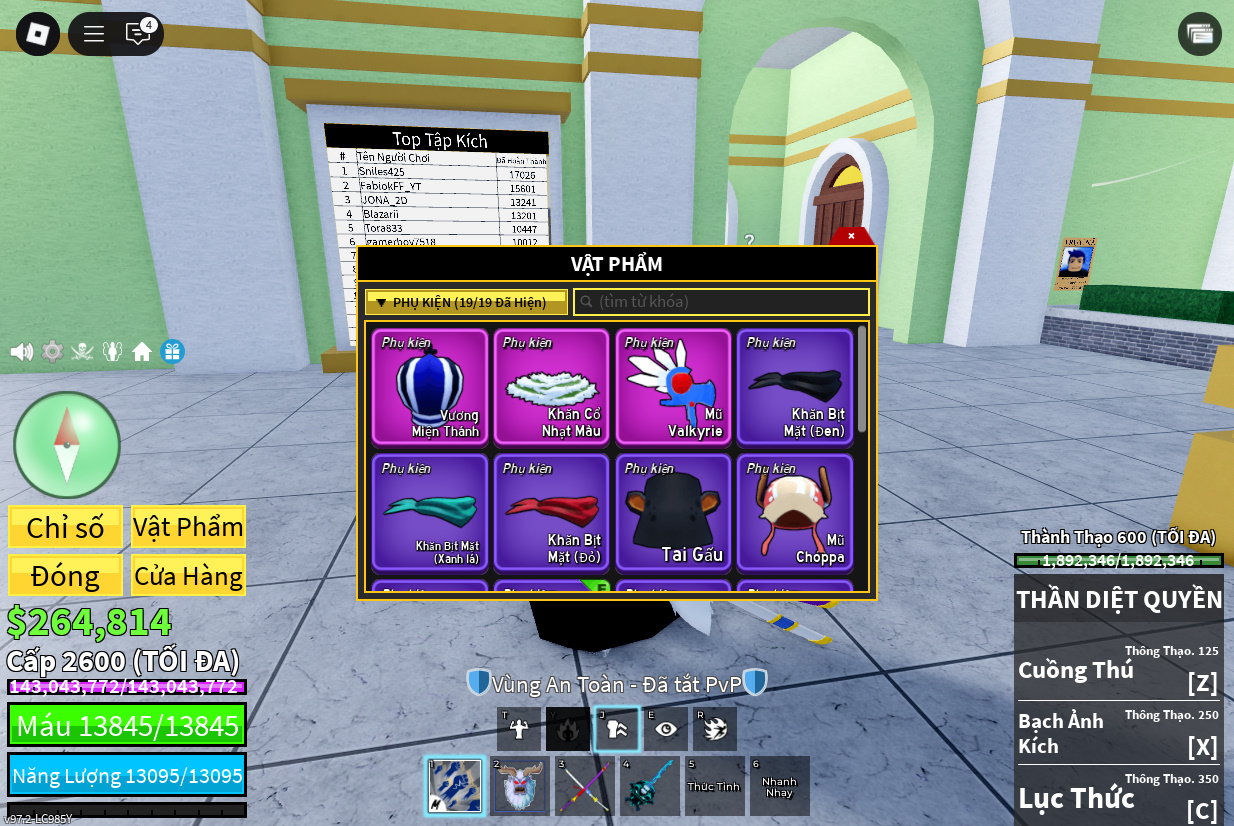The height and width of the screenshot is (826, 1234).
Task: Open the Phụ Kiện category dropdown
Action: 466,302
